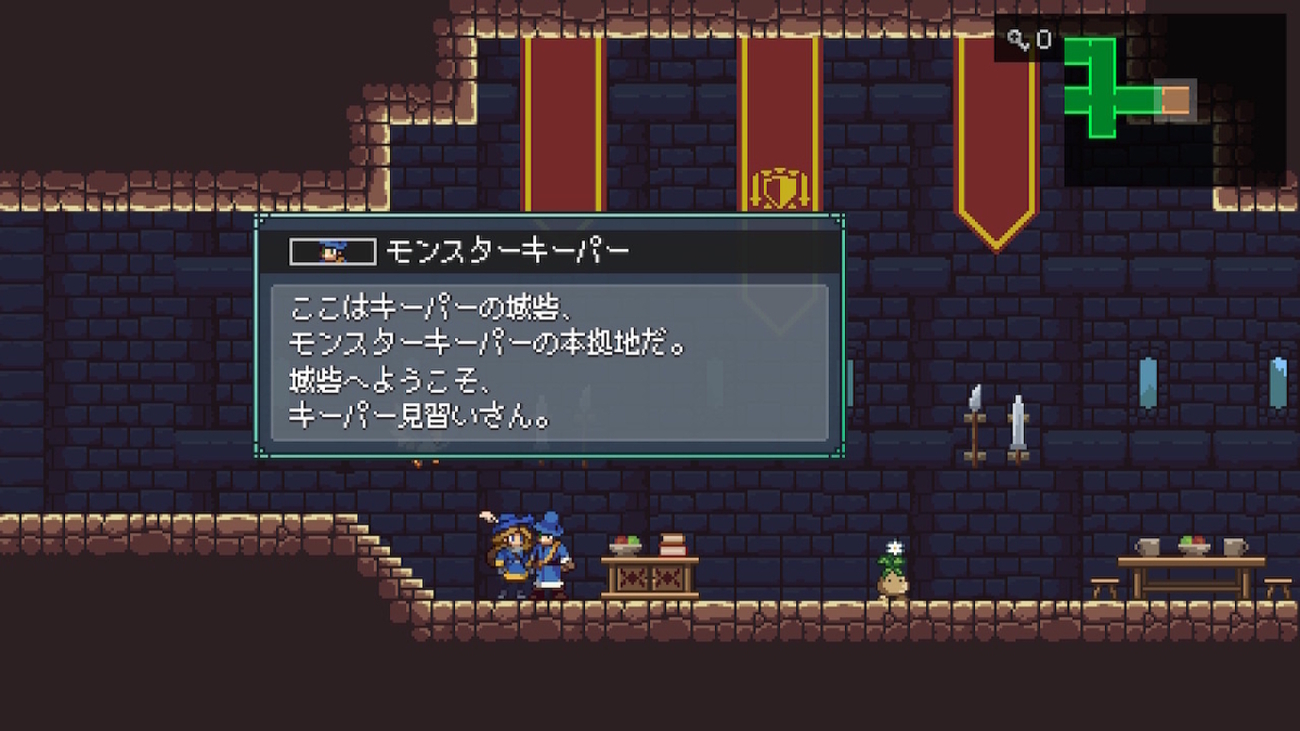1300x731 pixels.
Task: Advance the Monster Keeper dialogue text box
Action: coord(549,362)
